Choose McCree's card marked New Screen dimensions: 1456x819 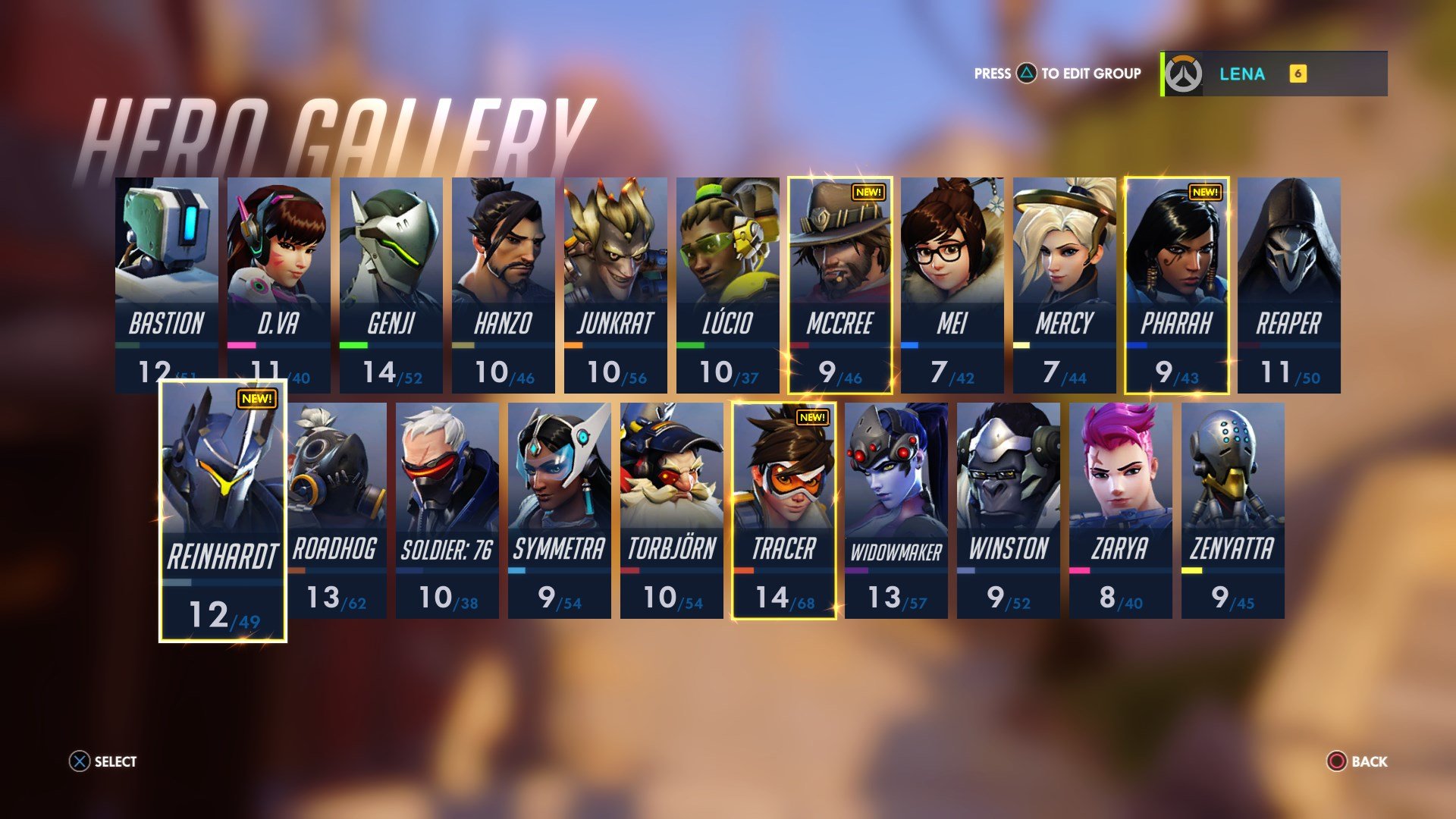(x=839, y=284)
